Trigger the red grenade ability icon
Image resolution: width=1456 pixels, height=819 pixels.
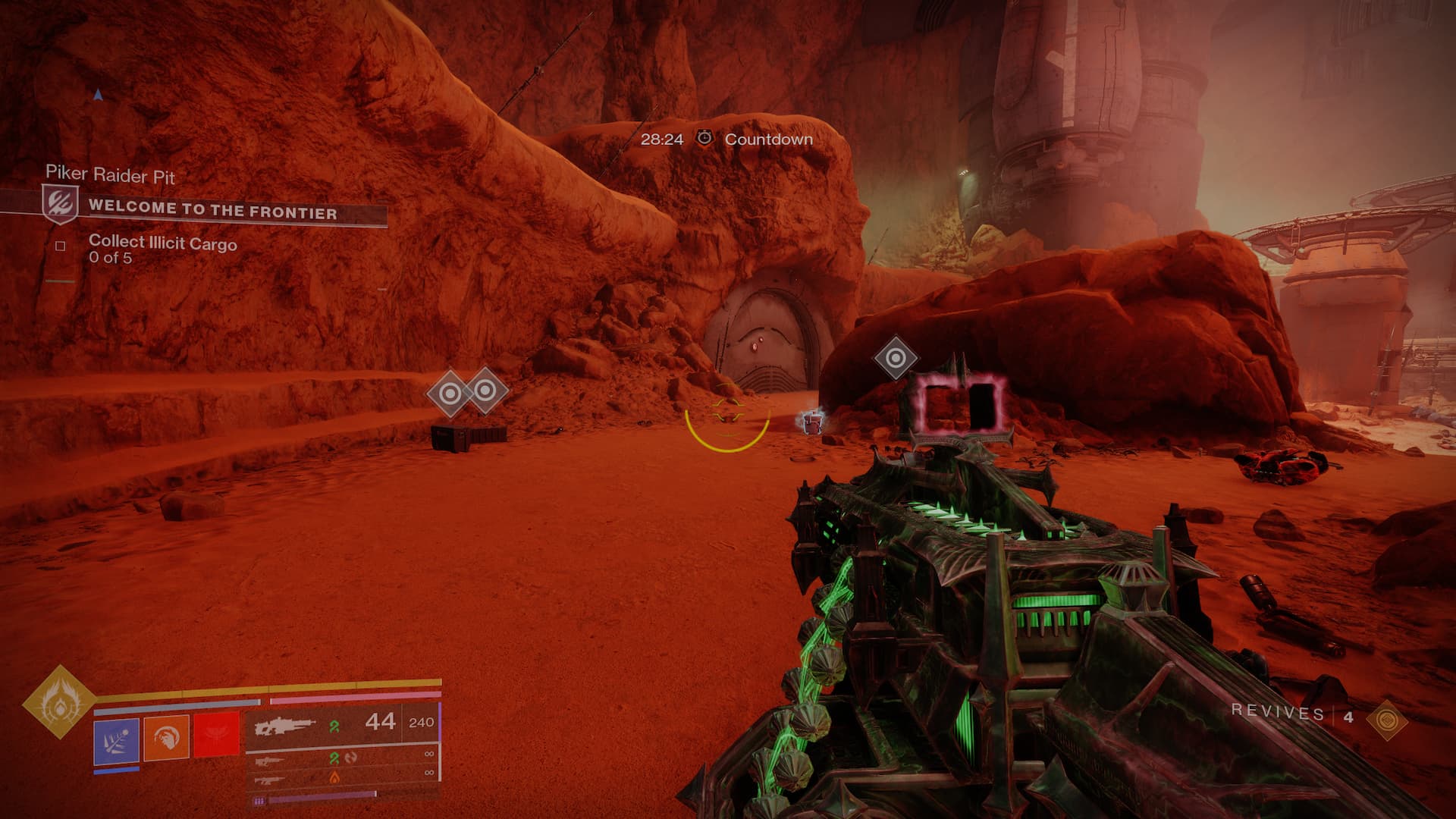click(x=216, y=738)
